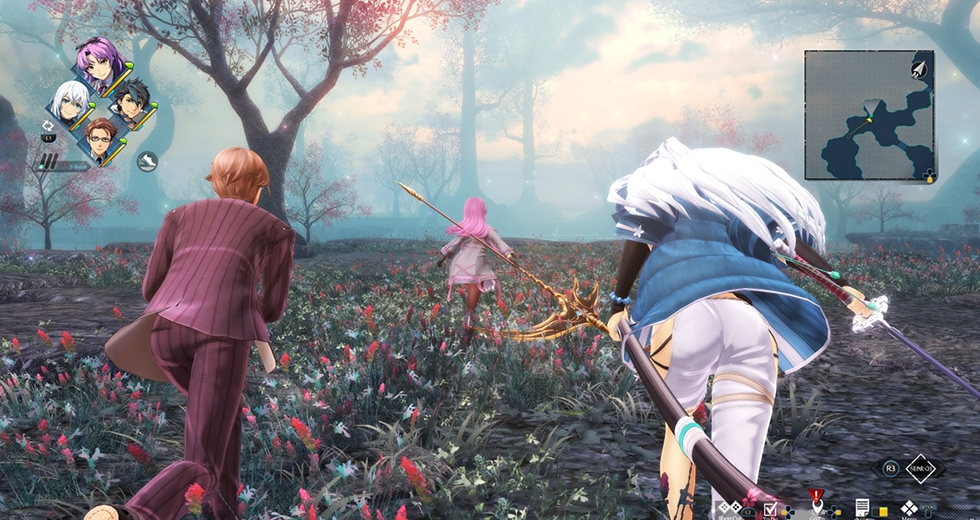This screenshot has height=520, width=980.
Task: Click the character swap arrows icon
Action: (x=48, y=127)
